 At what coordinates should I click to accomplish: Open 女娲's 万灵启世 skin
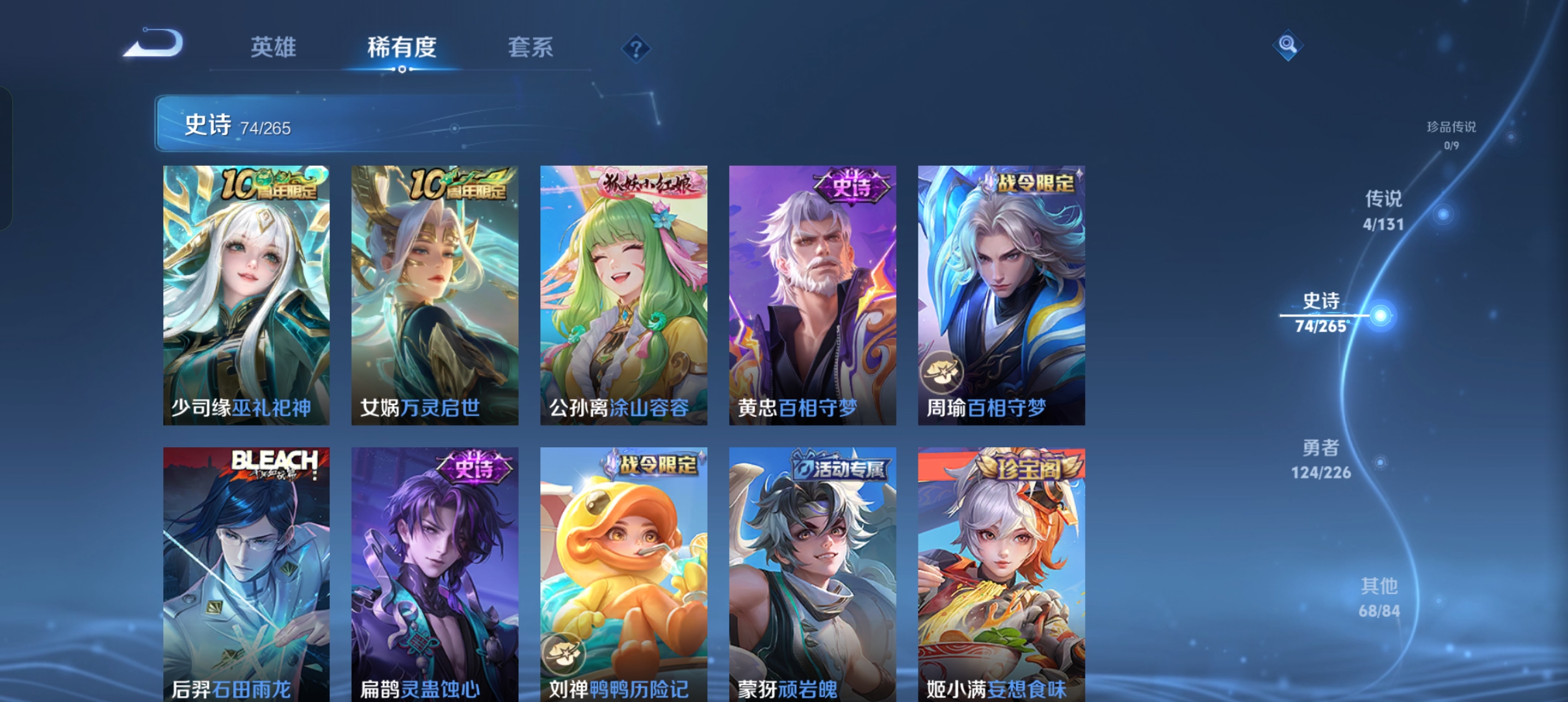point(434,296)
